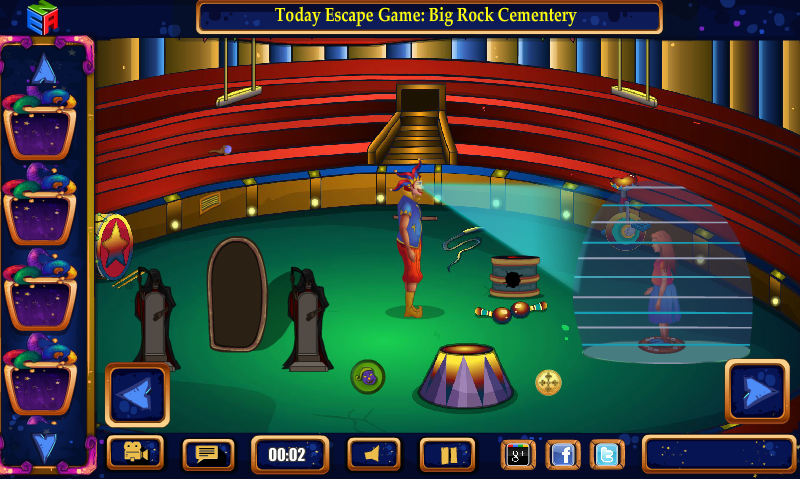Open the hint speech bubble button
Viewport: 800px width, 479px height.
pyautogui.click(x=208, y=454)
